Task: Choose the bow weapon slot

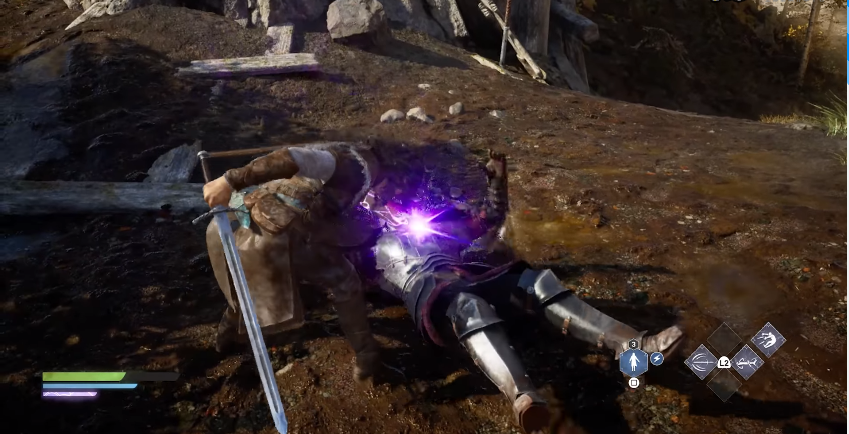Action: (702, 361)
